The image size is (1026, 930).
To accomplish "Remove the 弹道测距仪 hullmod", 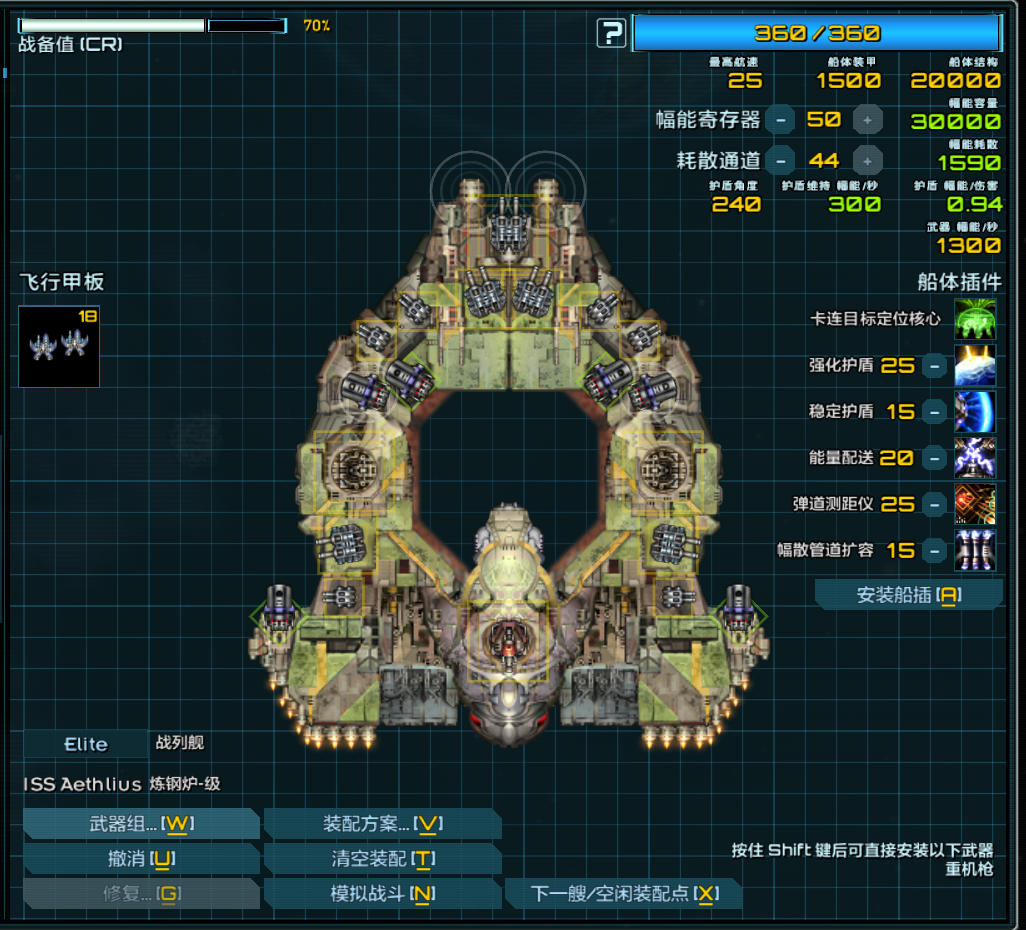I will [933, 504].
